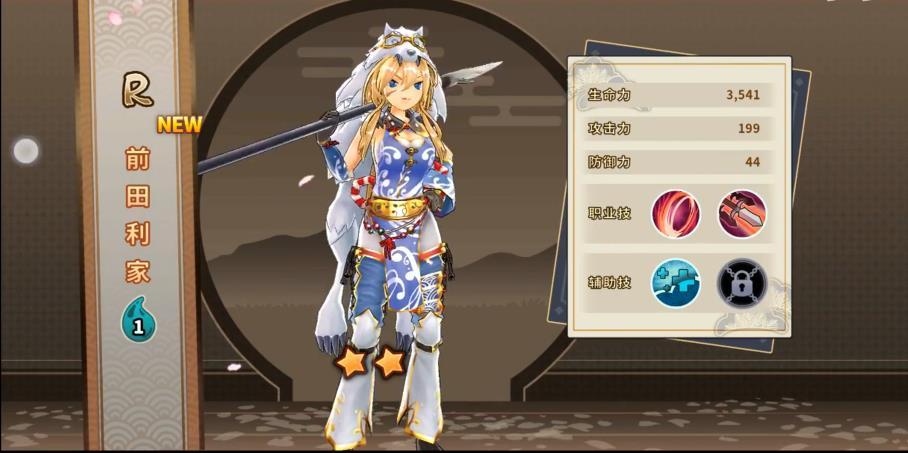Tap the locked support skill slot
The image size is (908, 453).
coord(742,282)
